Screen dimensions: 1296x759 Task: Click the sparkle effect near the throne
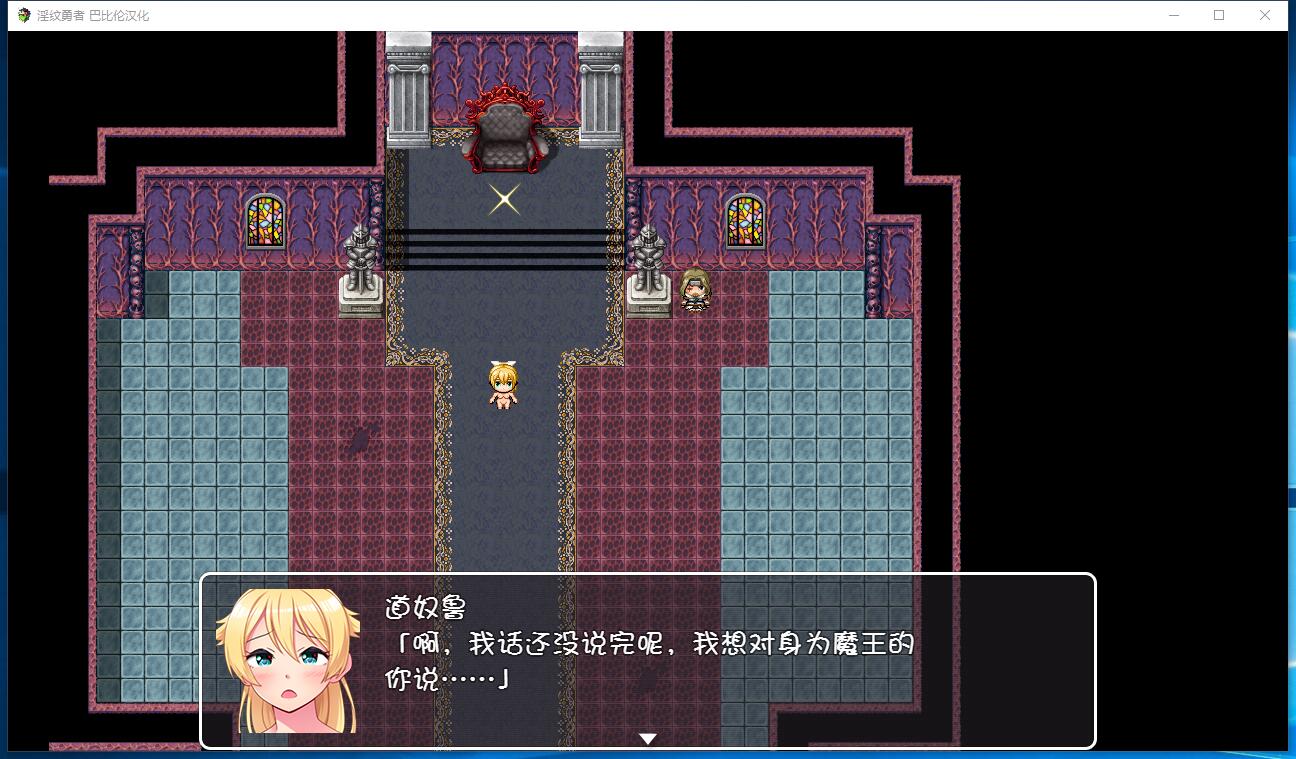click(503, 198)
